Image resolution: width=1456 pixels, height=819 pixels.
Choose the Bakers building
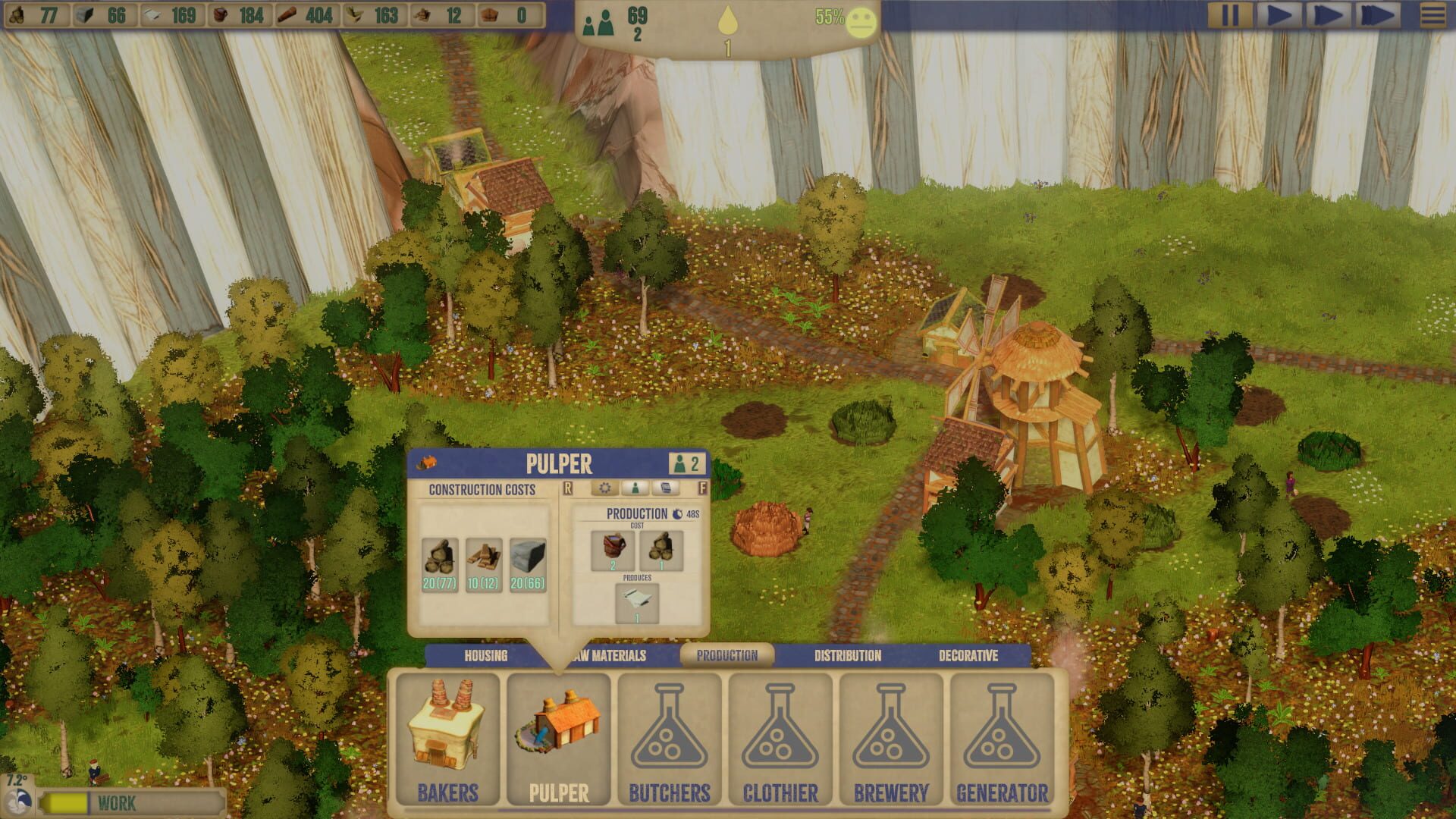(447, 739)
